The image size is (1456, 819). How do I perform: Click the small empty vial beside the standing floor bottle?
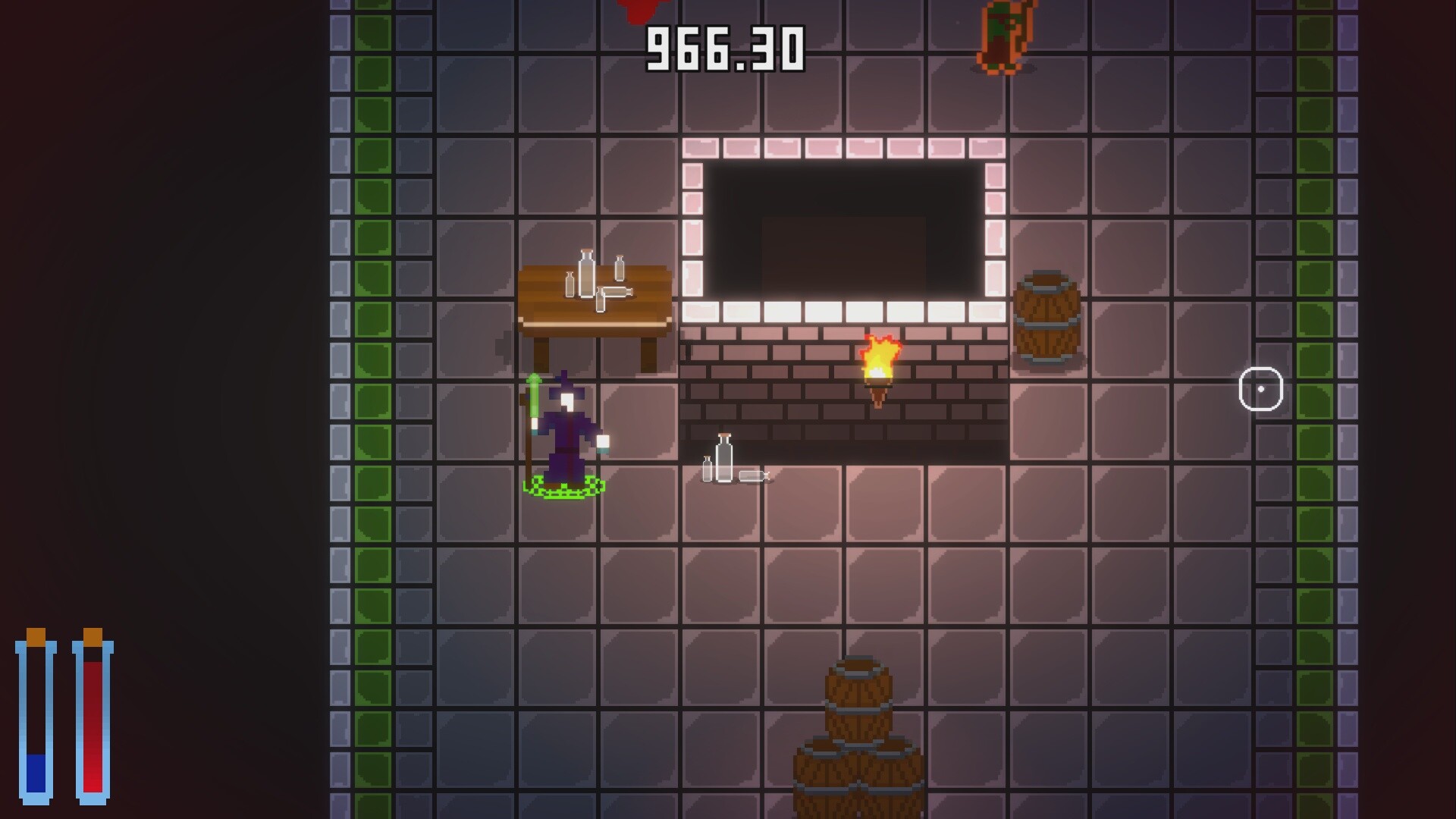(x=709, y=466)
